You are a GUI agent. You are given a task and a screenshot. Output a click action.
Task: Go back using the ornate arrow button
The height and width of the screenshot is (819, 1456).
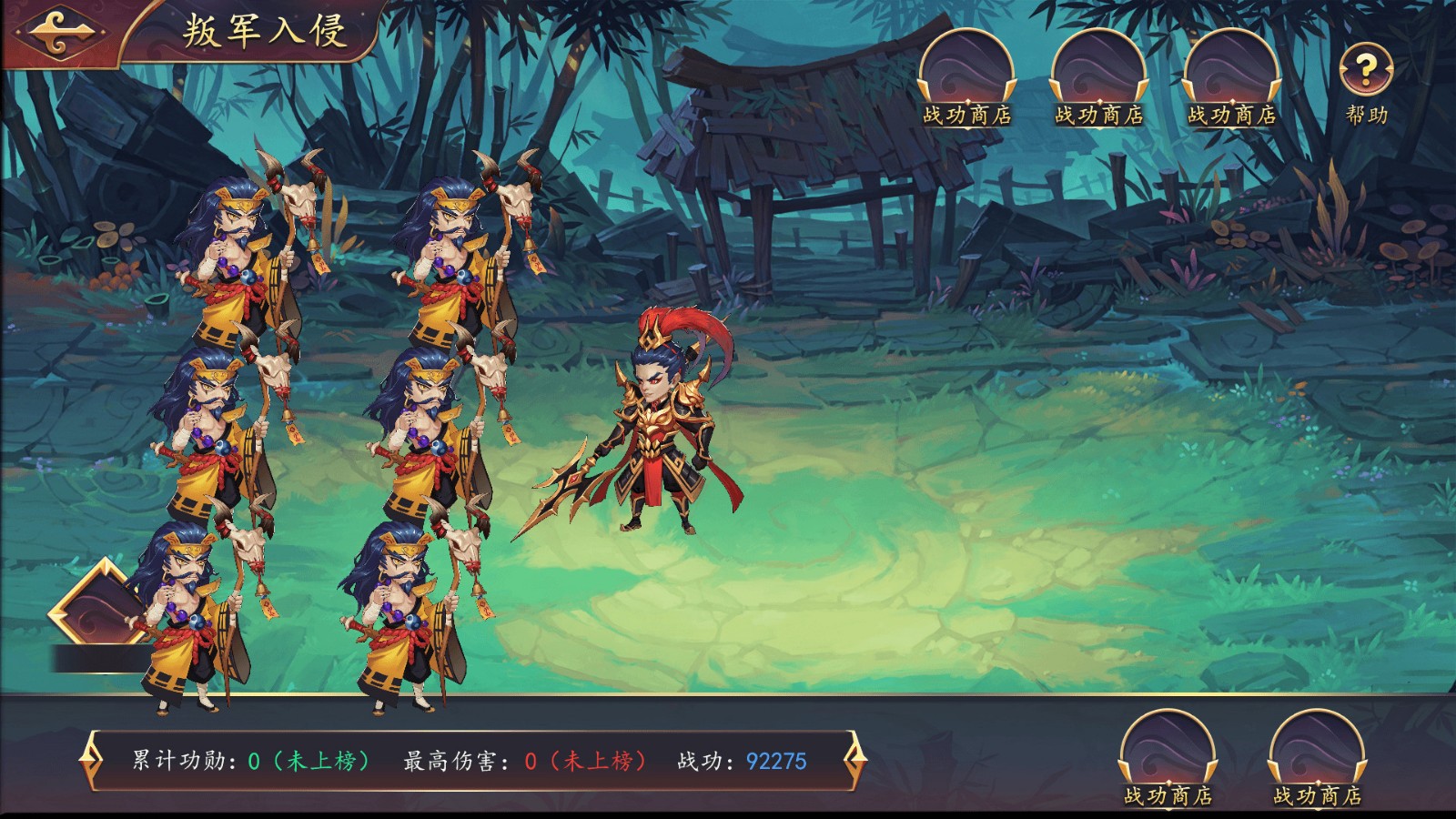pos(59,32)
